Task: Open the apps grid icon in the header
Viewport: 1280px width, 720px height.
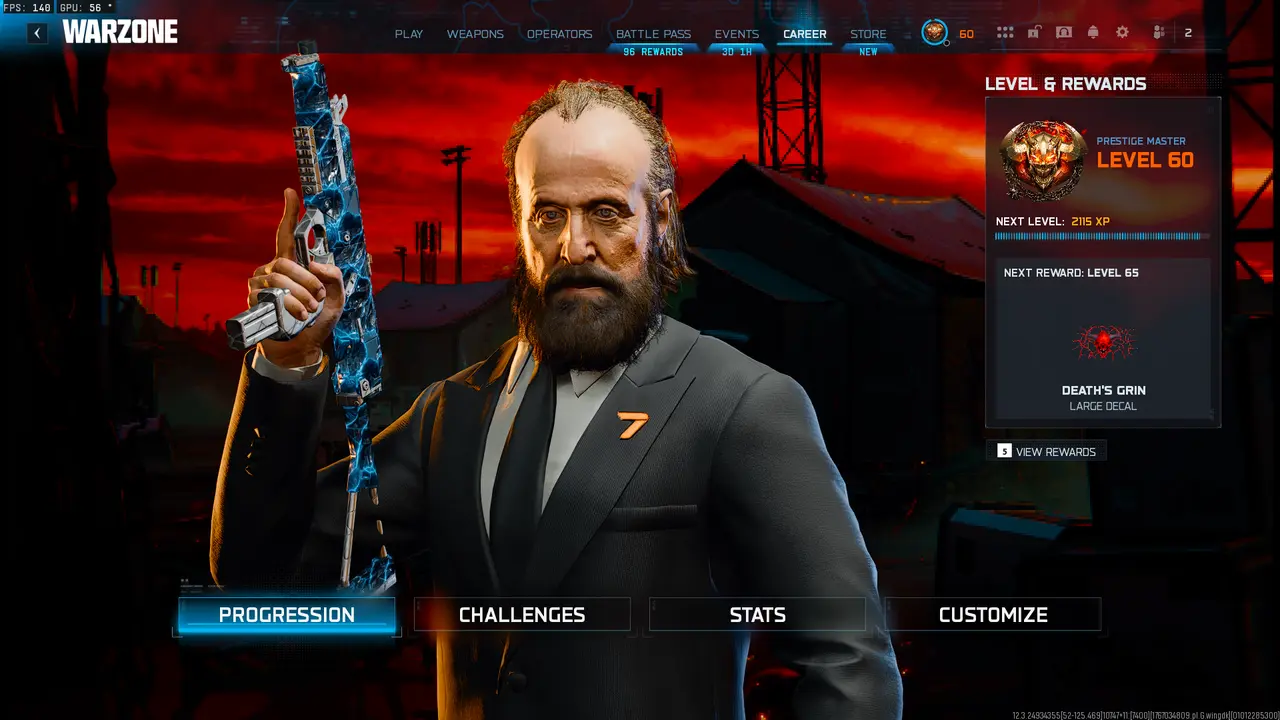Action: click(x=1005, y=32)
